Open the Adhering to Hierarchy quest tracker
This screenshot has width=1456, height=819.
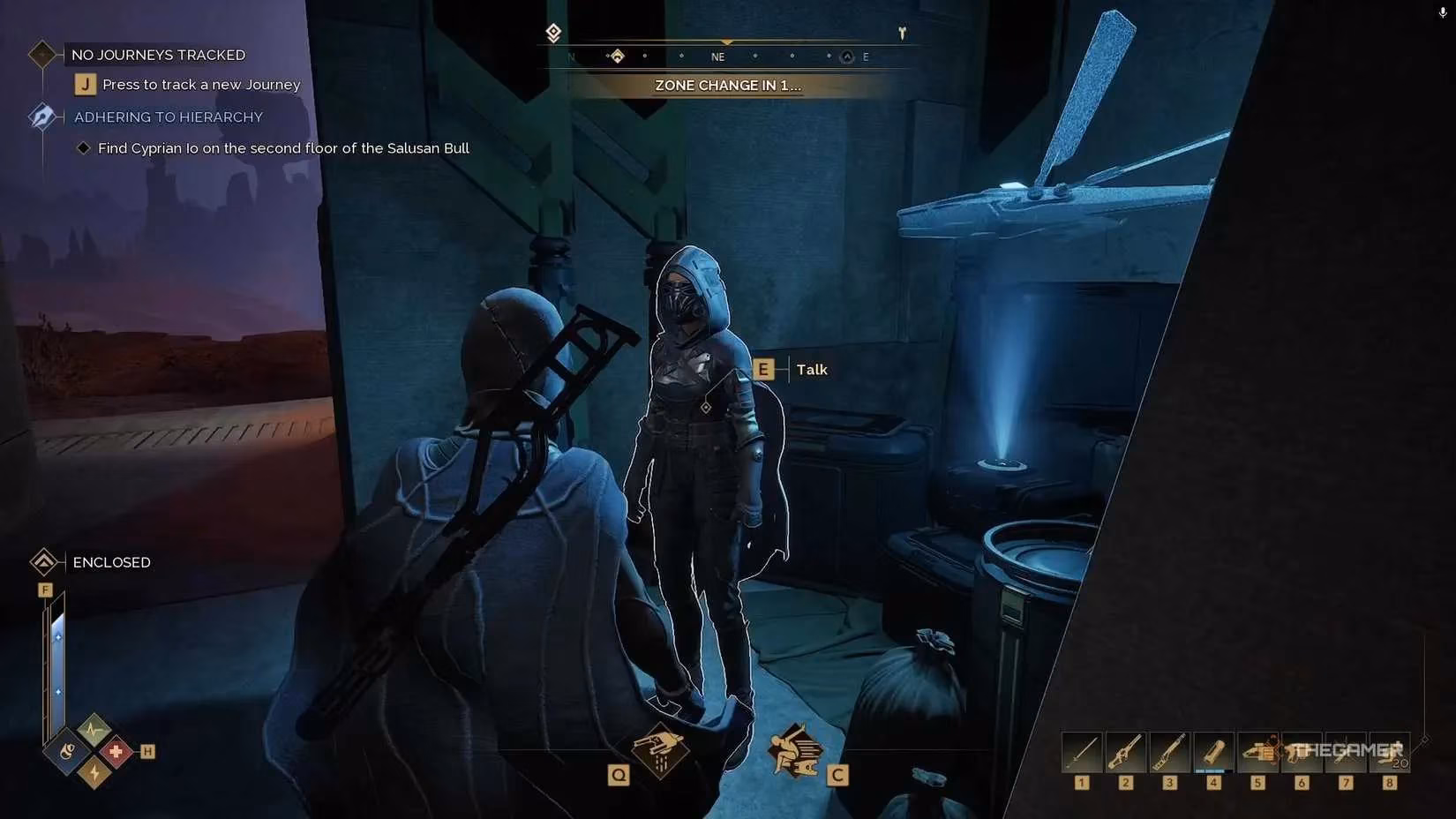click(x=168, y=116)
